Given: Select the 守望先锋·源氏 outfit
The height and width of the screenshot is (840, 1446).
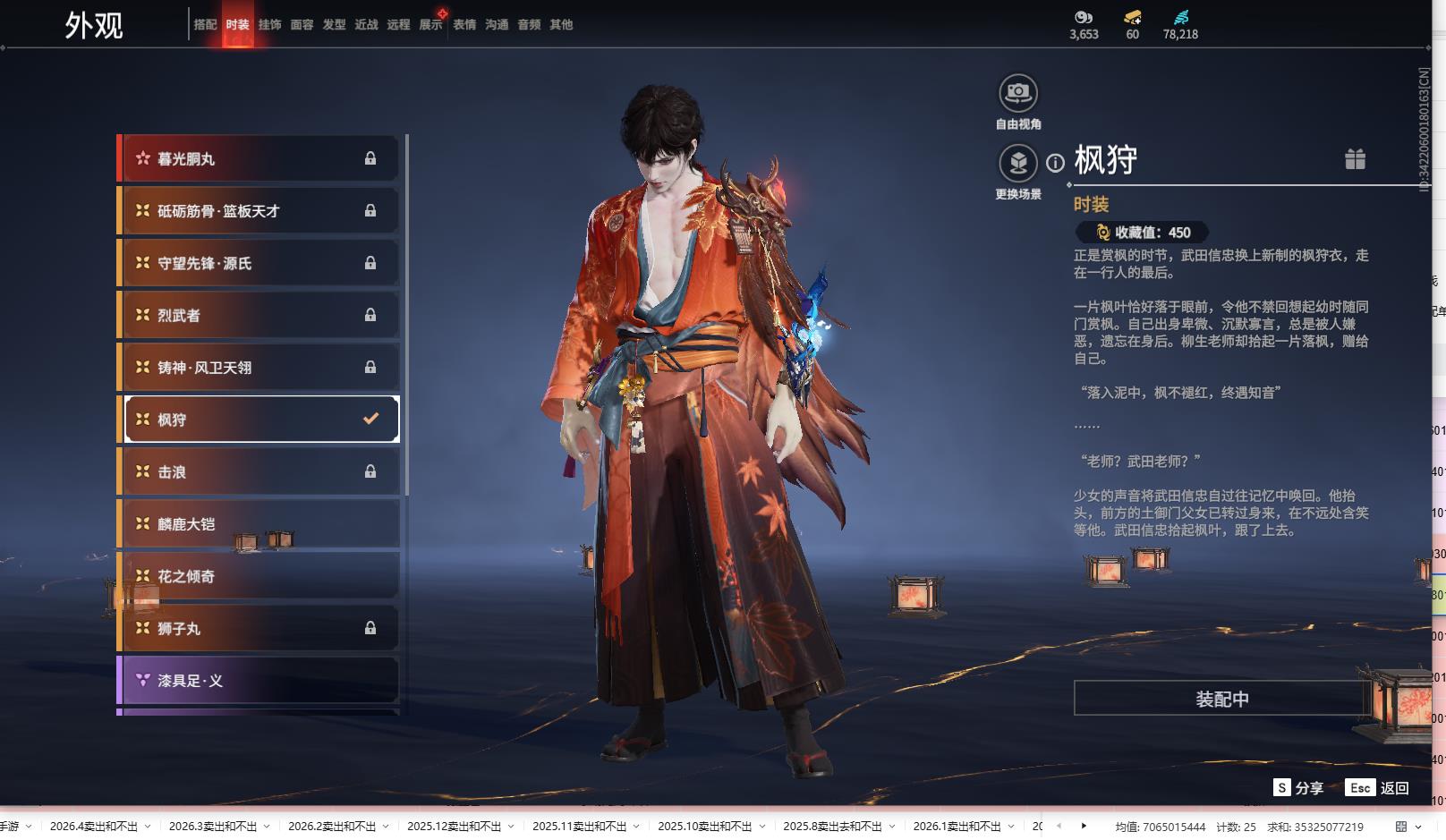Looking at the screenshot, I should (x=259, y=263).
